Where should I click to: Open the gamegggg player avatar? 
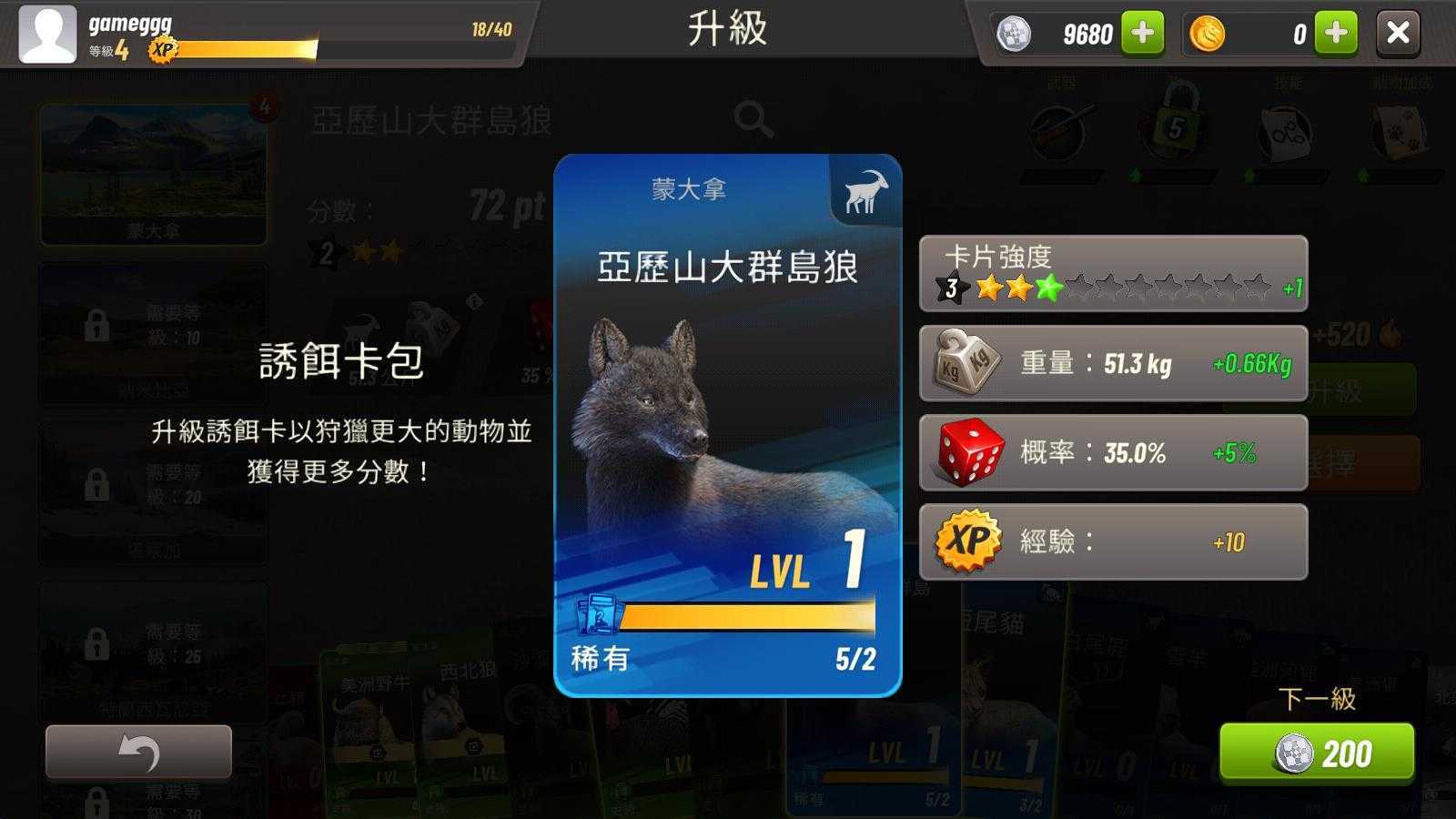tap(47, 35)
